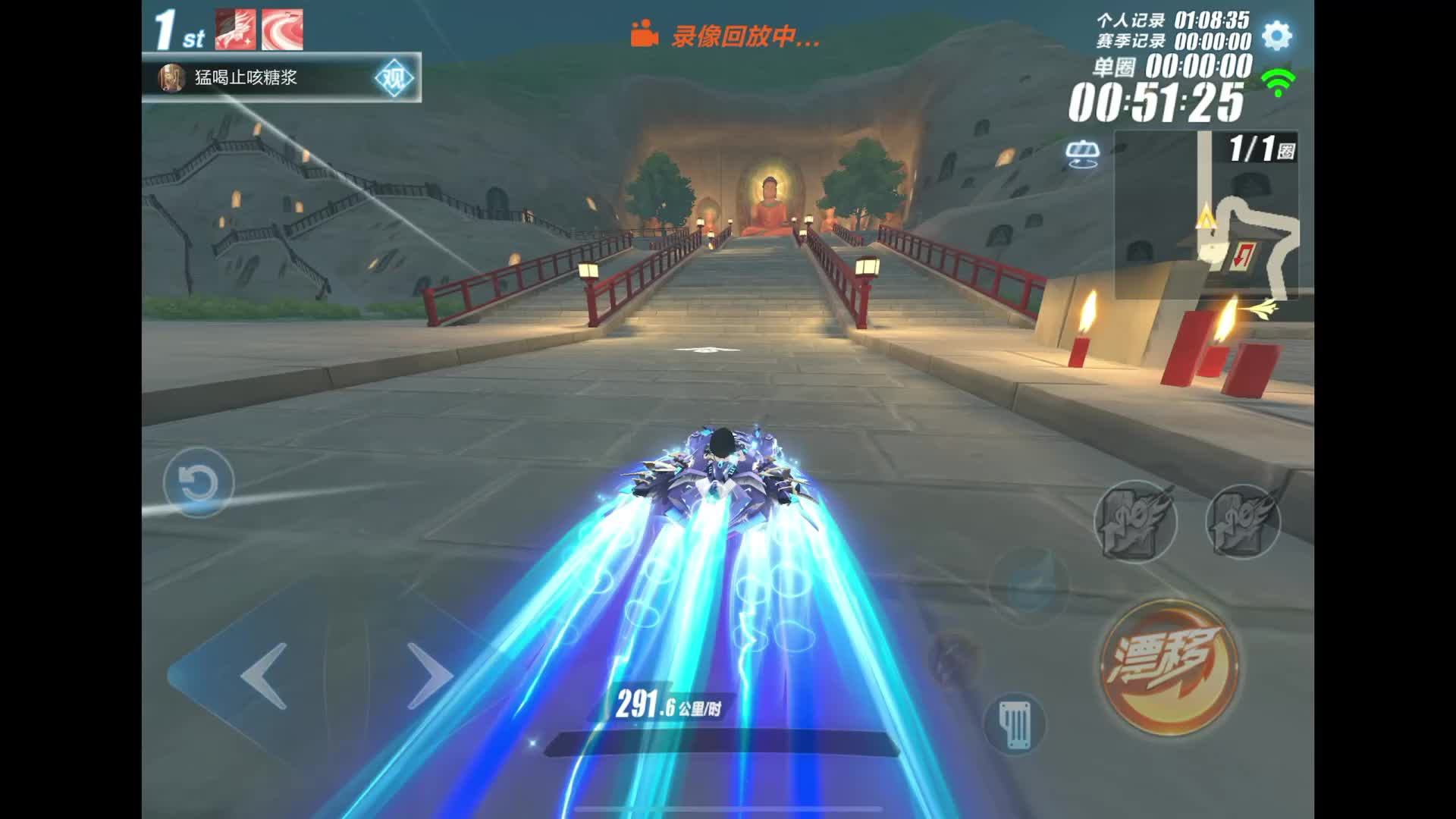Click the red swirl skill icon
This screenshot has width=1456, height=819.
click(x=283, y=30)
